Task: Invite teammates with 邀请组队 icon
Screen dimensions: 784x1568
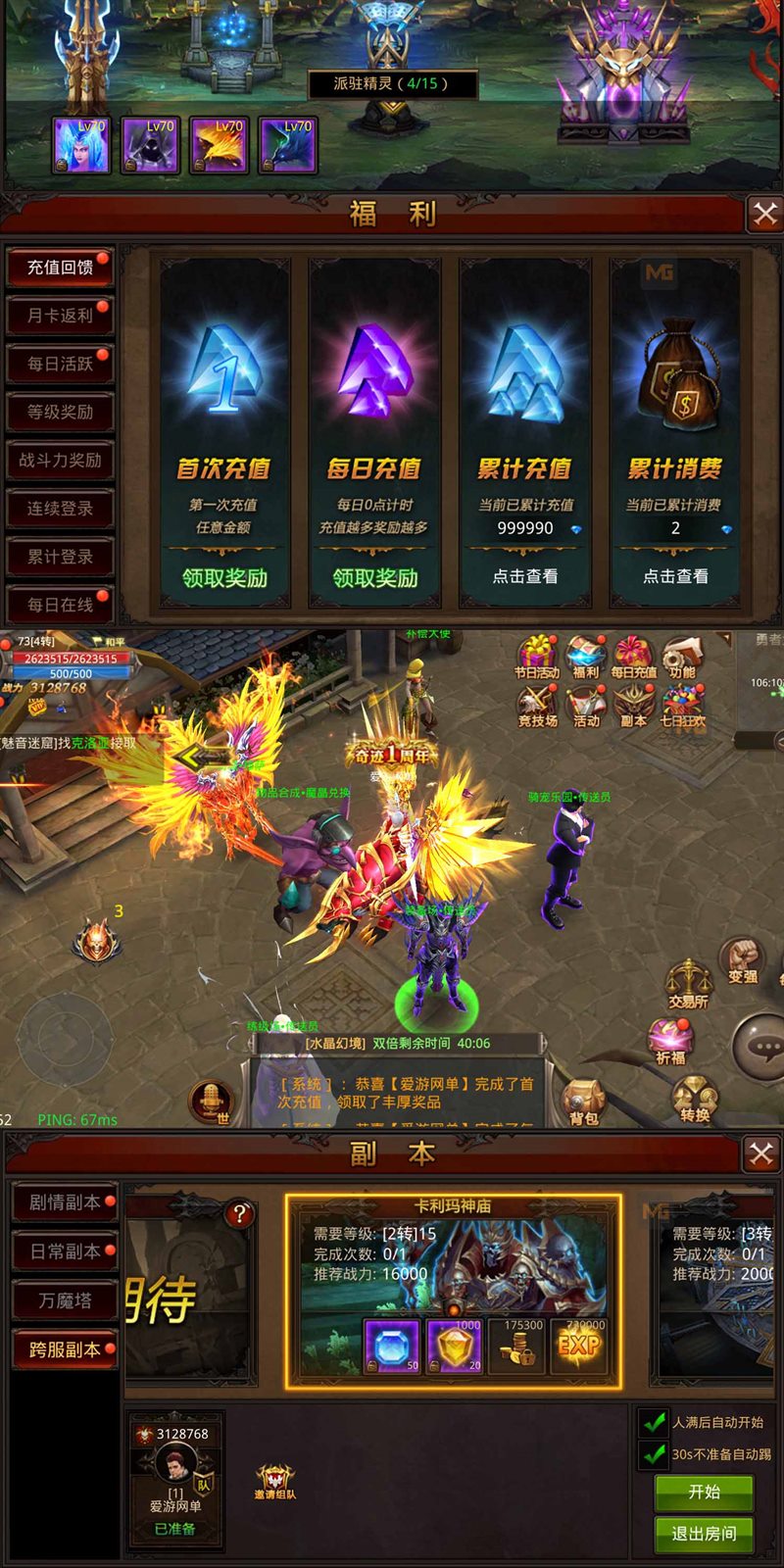Action: click(x=275, y=1480)
